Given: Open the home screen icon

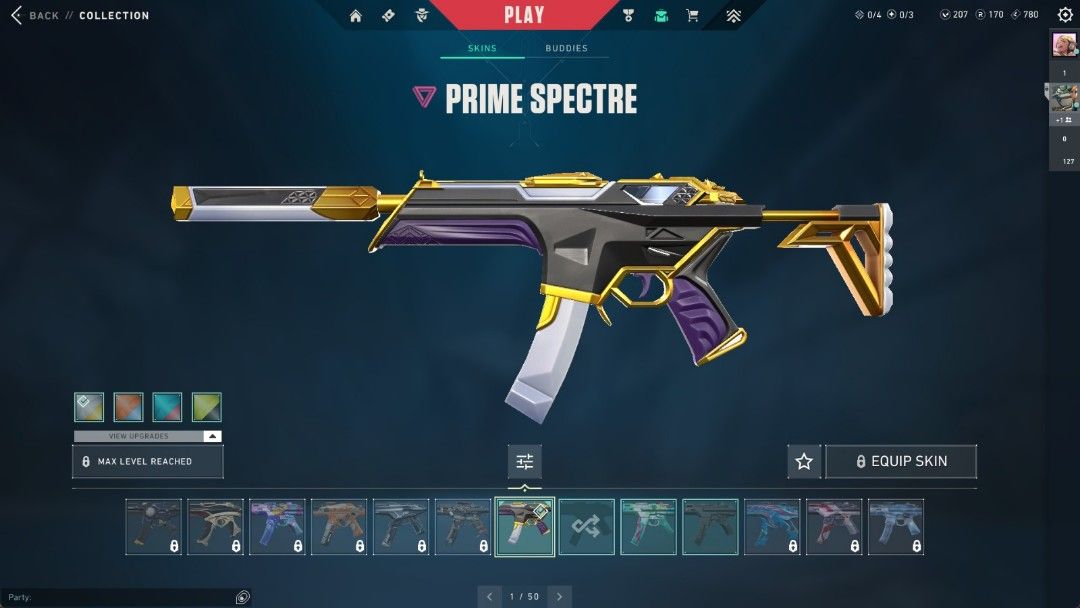Looking at the screenshot, I should pyautogui.click(x=356, y=16).
